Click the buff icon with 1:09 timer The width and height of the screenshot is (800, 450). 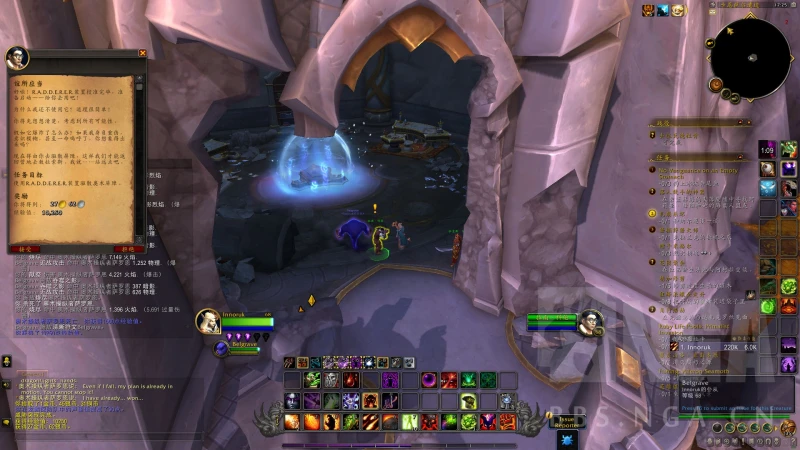pyautogui.click(x=768, y=150)
